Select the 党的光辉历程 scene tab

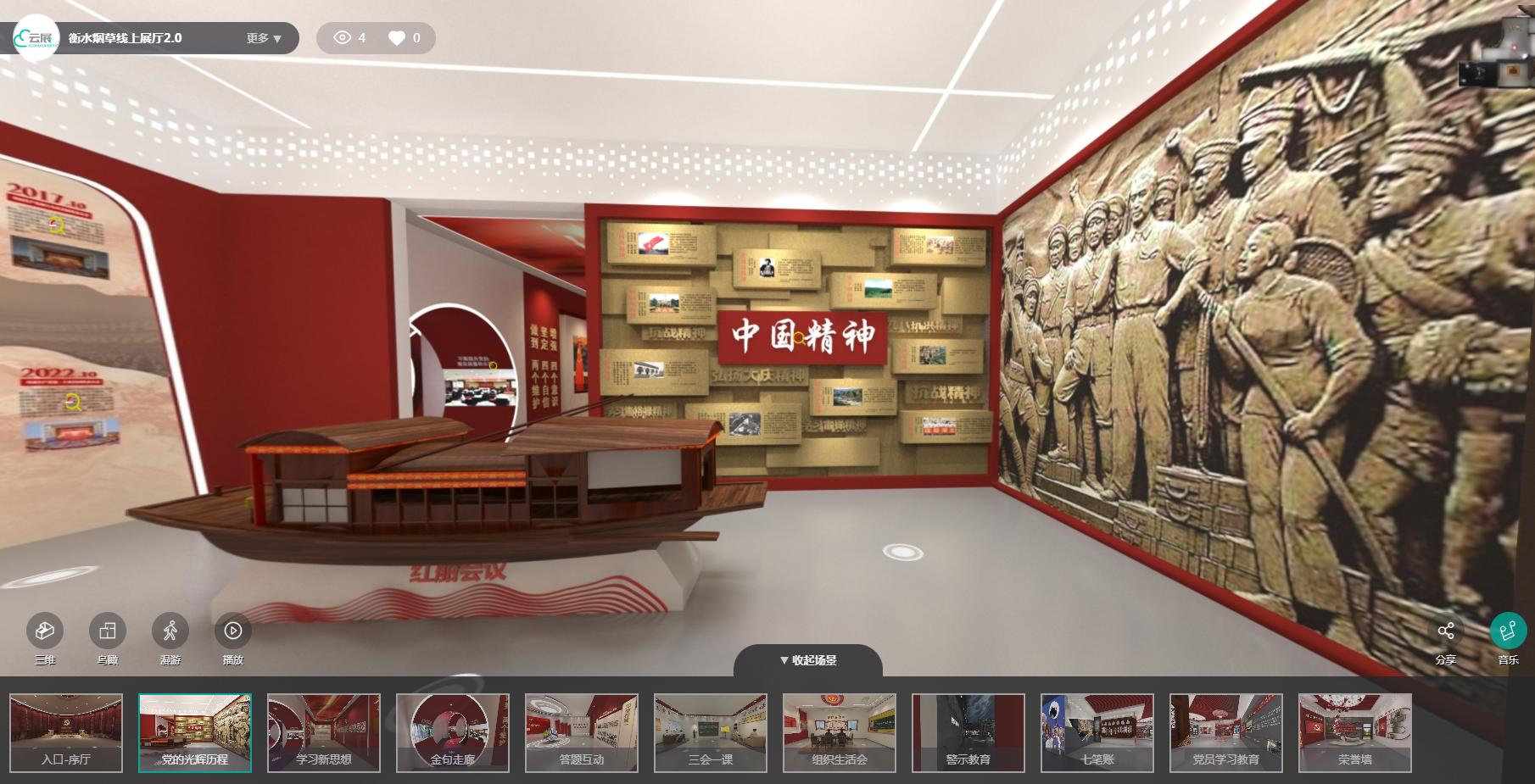click(x=195, y=732)
